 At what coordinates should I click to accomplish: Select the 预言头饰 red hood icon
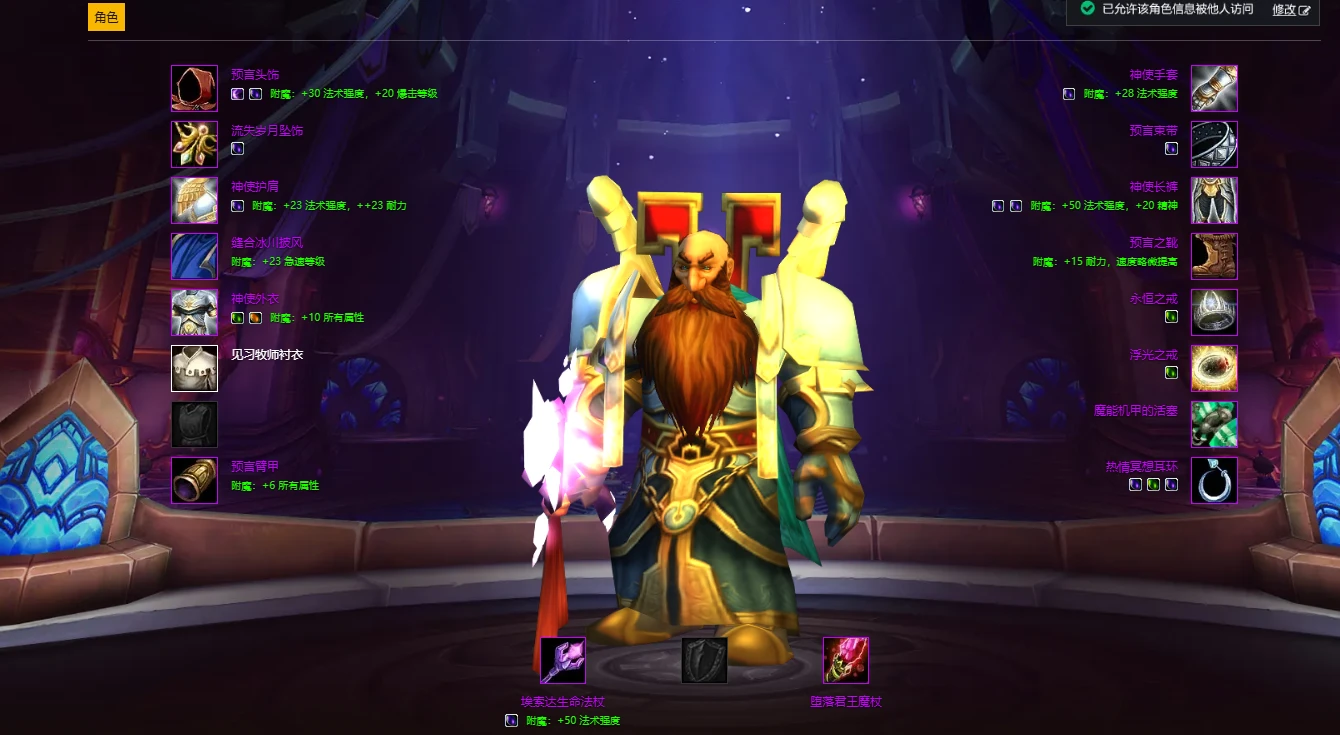[194, 88]
